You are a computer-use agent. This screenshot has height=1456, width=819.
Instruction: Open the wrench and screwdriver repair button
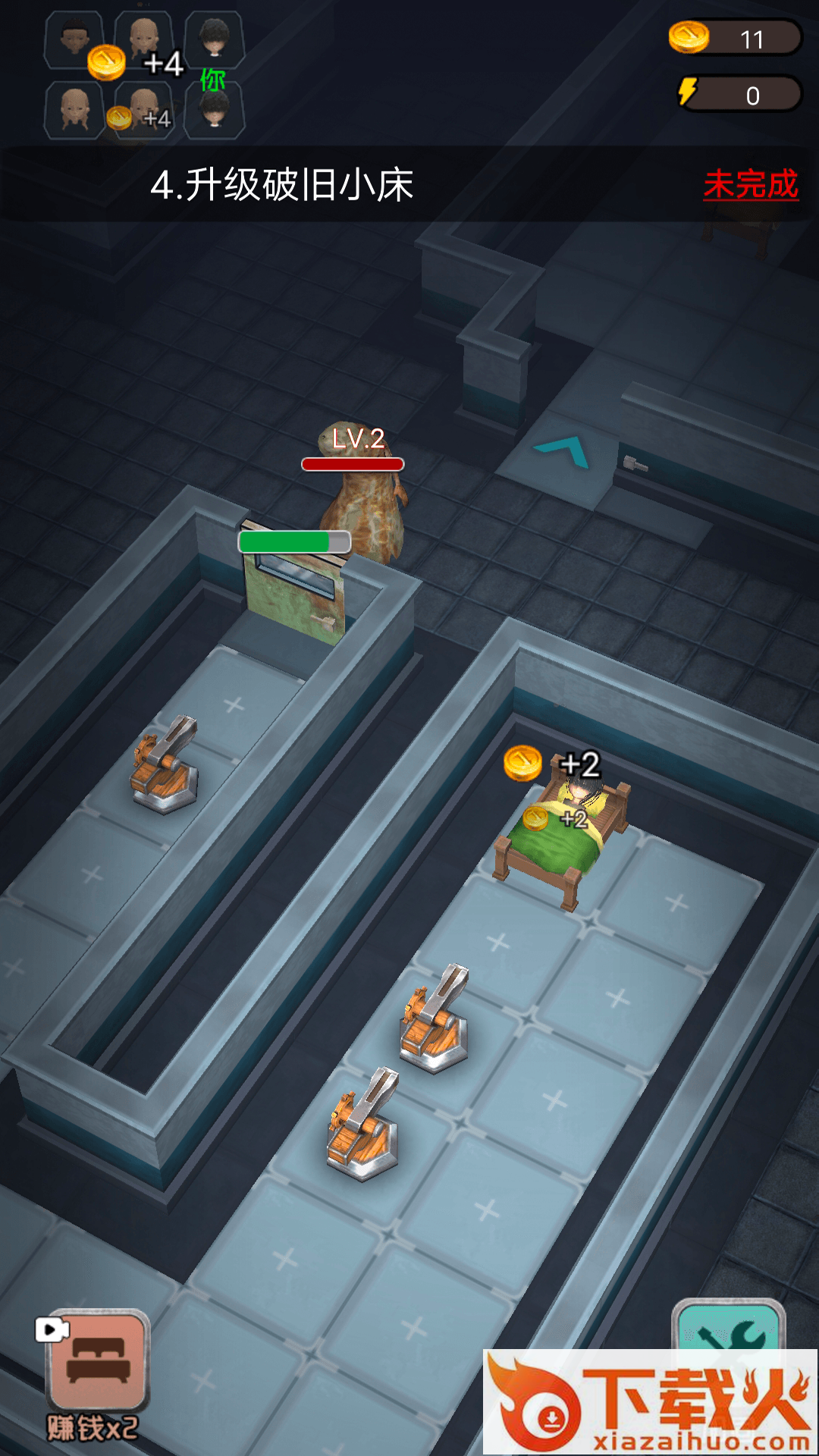coord(729,1326)
